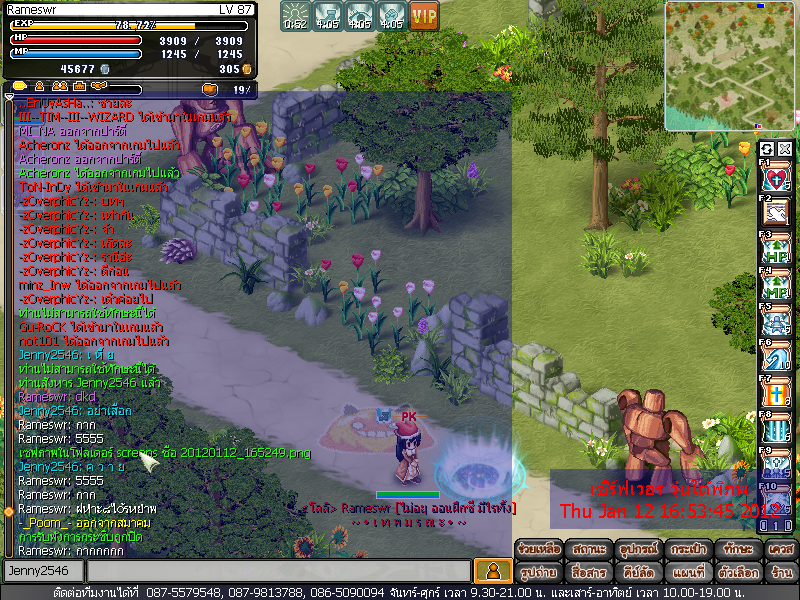Click the chat text input field

pyautogui.click(x=277, y=571)
